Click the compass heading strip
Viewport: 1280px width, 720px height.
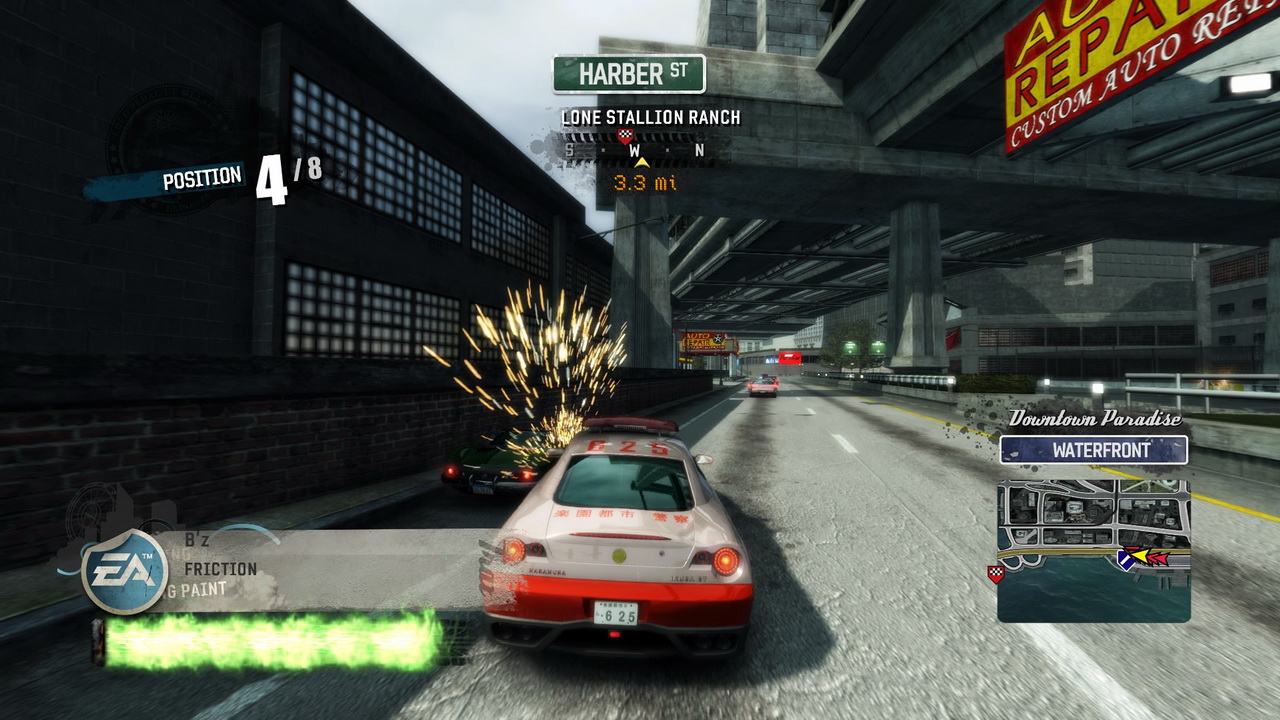click(634, 150)
